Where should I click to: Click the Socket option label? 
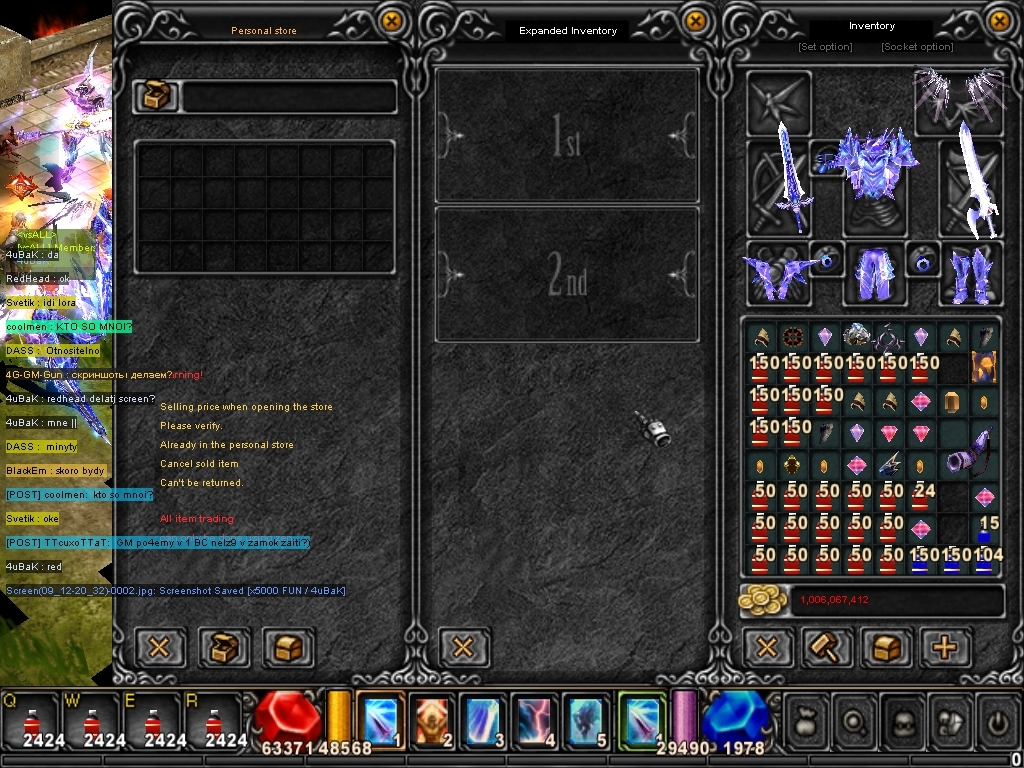coord(916,47)
